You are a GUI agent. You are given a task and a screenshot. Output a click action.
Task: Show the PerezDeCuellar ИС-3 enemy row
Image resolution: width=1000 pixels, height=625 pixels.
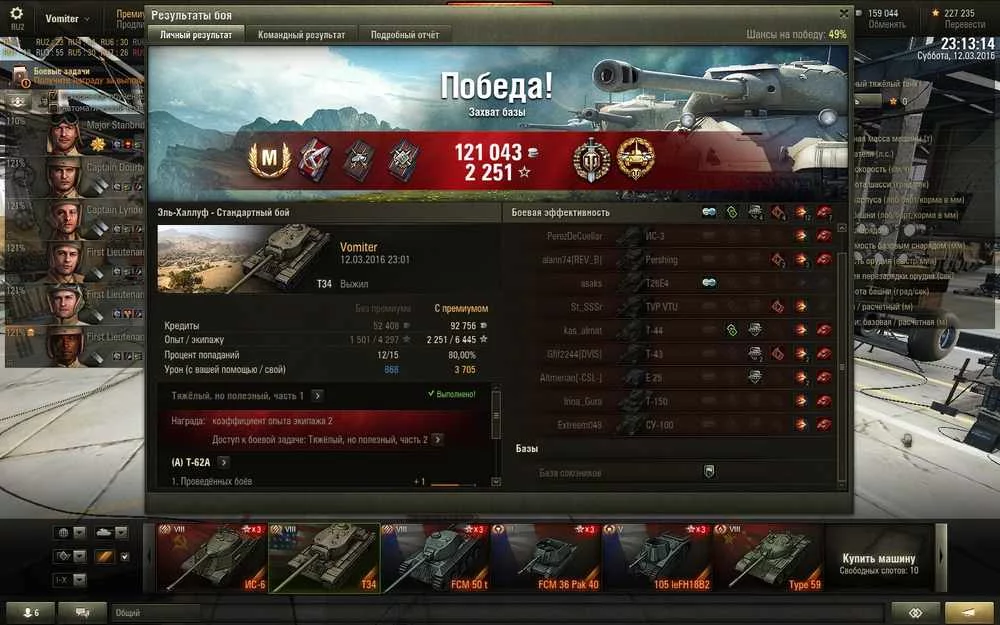tap(670, 236)
